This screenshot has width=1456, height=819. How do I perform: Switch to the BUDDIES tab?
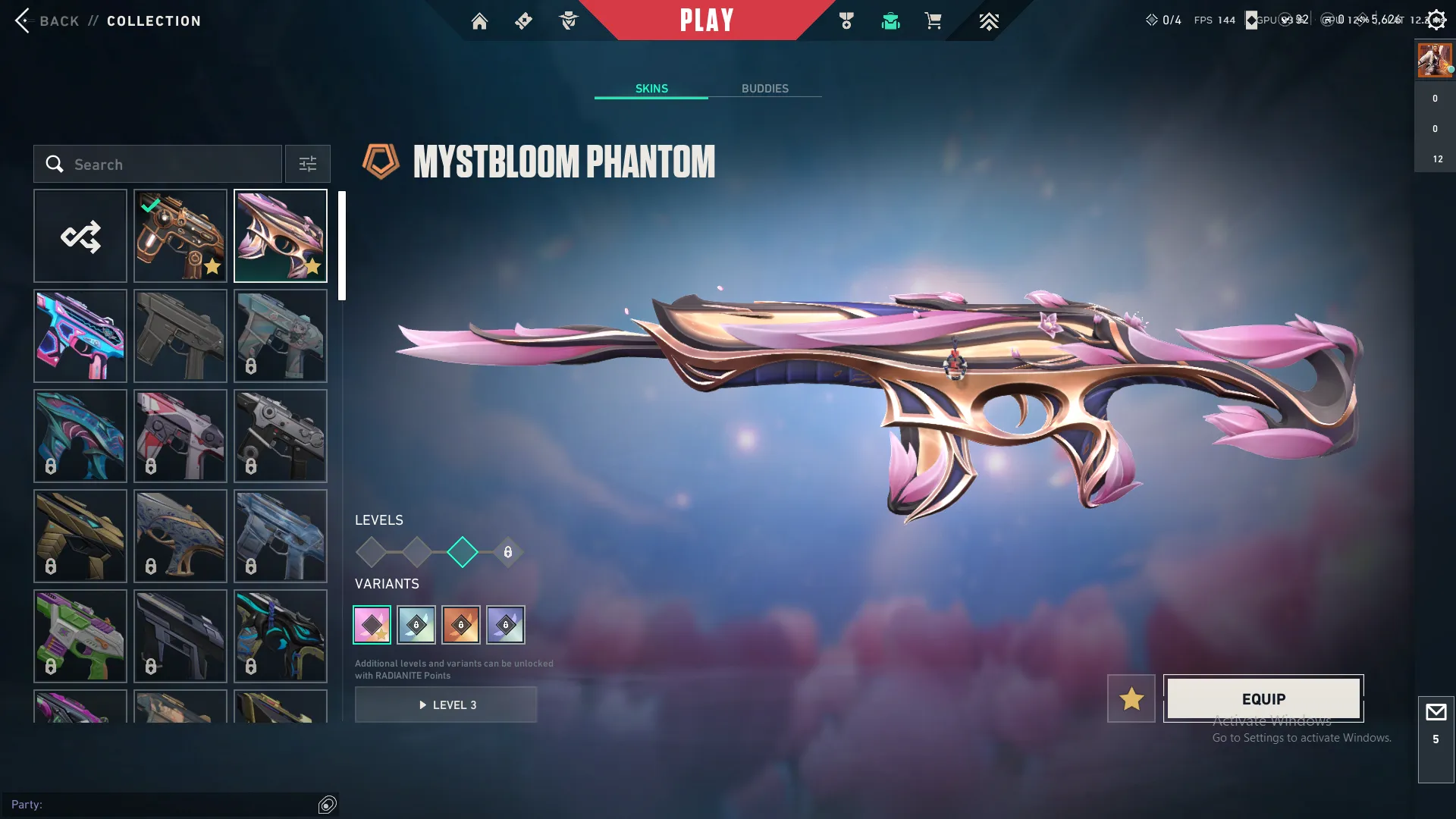pyautogui.click(x=765, y=88)
